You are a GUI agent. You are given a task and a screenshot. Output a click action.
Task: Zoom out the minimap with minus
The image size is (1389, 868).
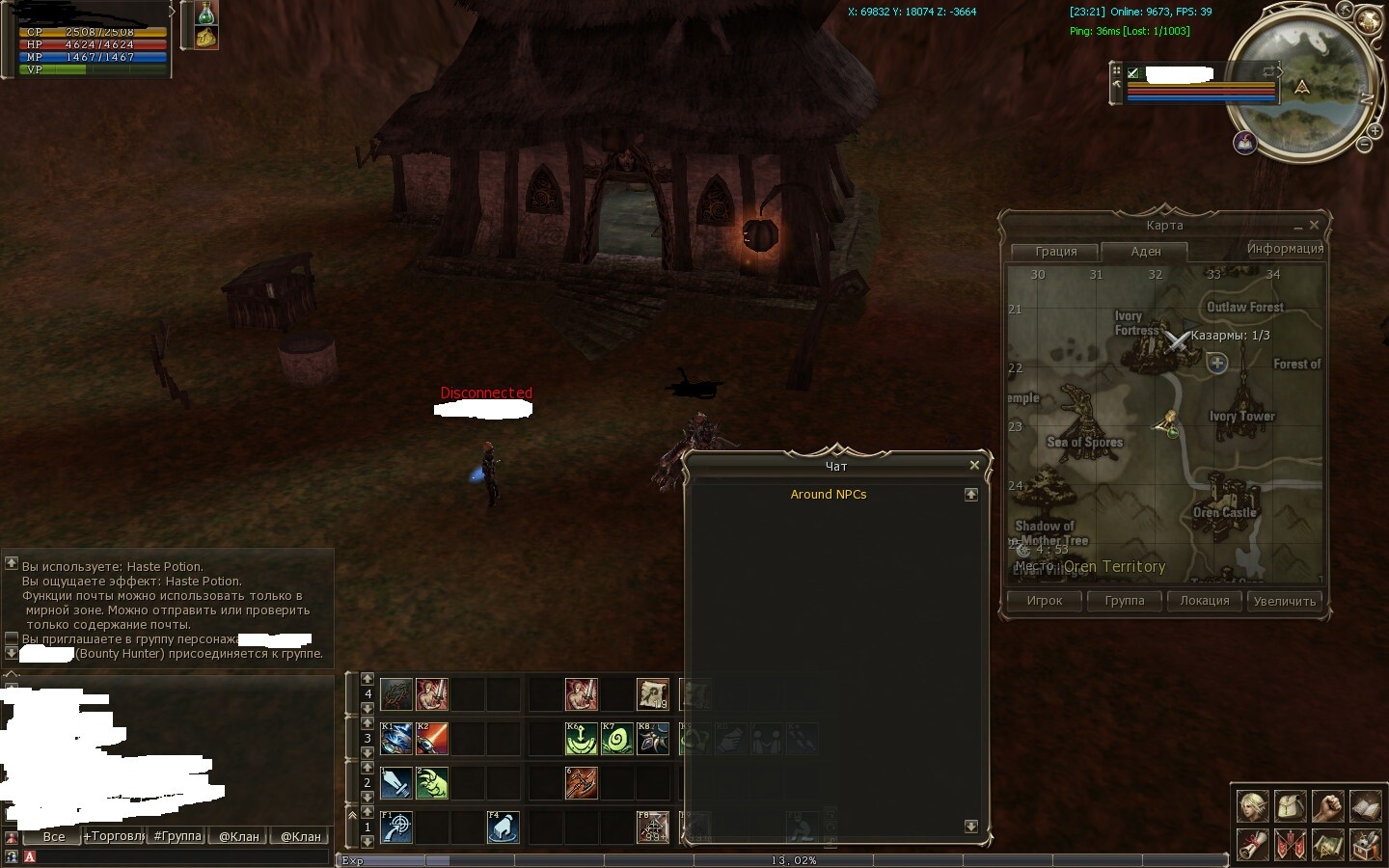pyautogui.click(x=1364, y=145)
